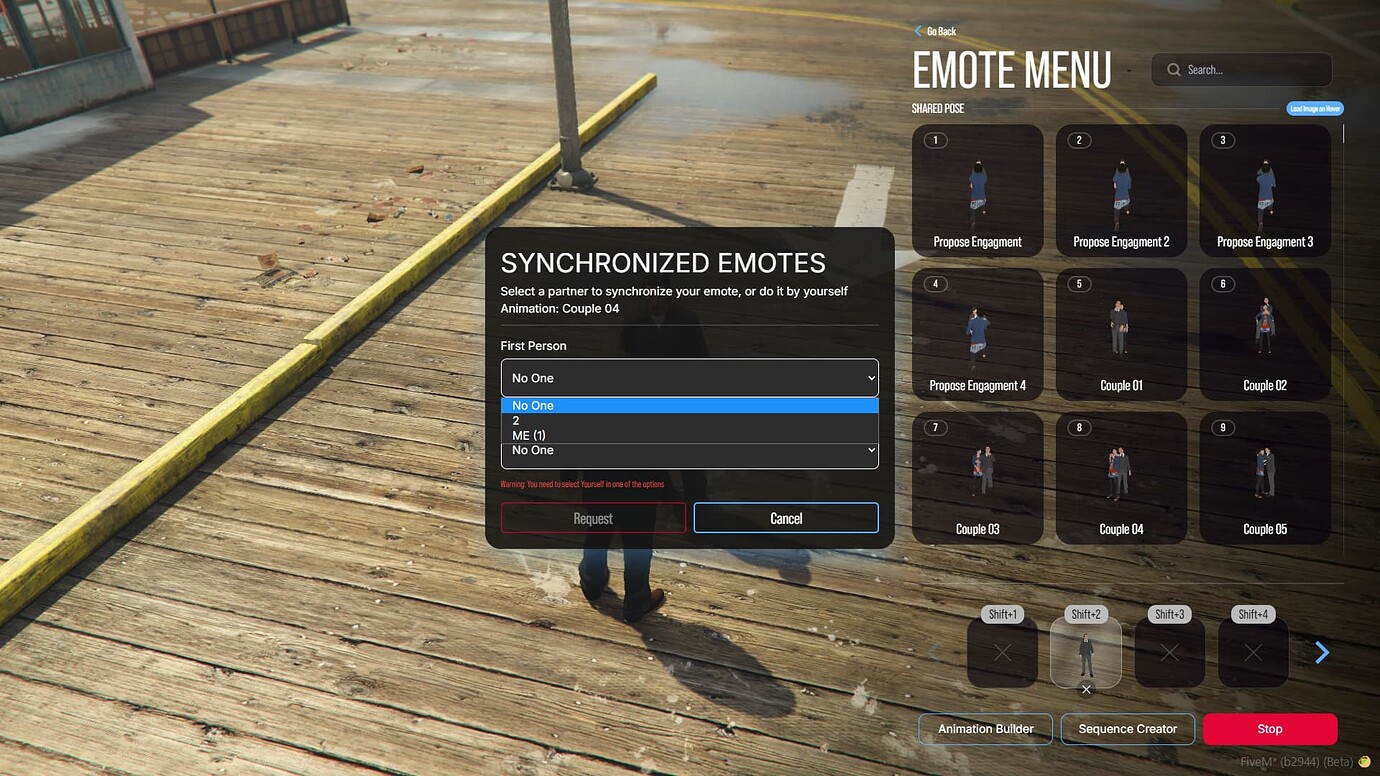Click the X icon in the Shift+4 hotbar slot
The width and height of the screenshot is (1380, 776).
click(1253, 653)
